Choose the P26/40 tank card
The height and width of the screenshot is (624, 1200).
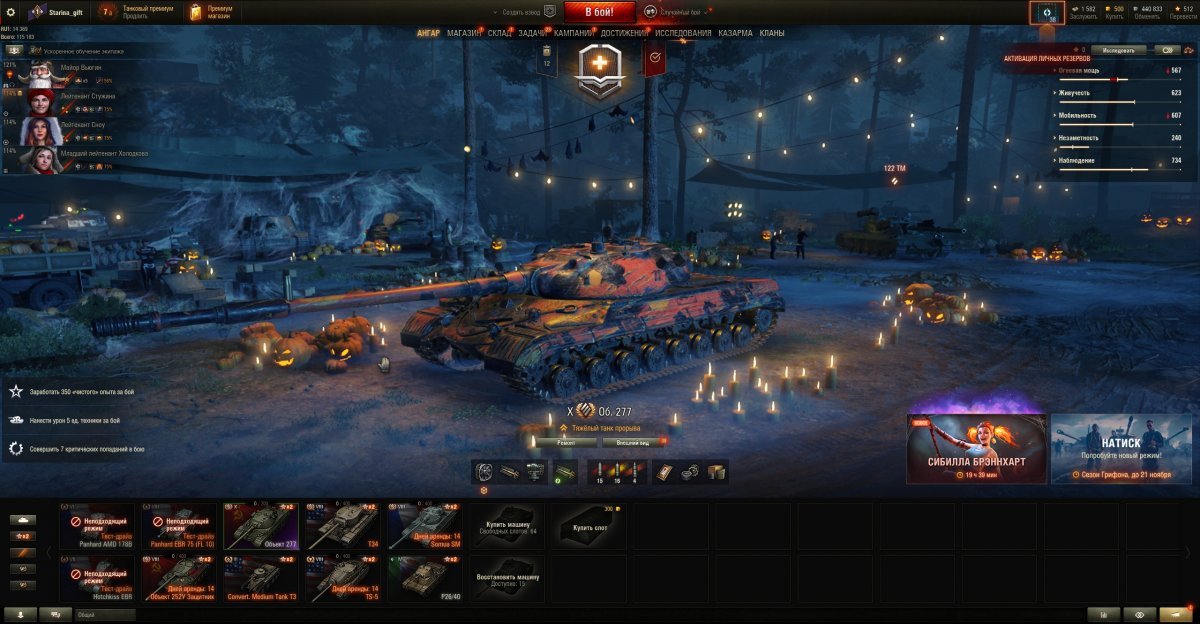pos(425,579)
